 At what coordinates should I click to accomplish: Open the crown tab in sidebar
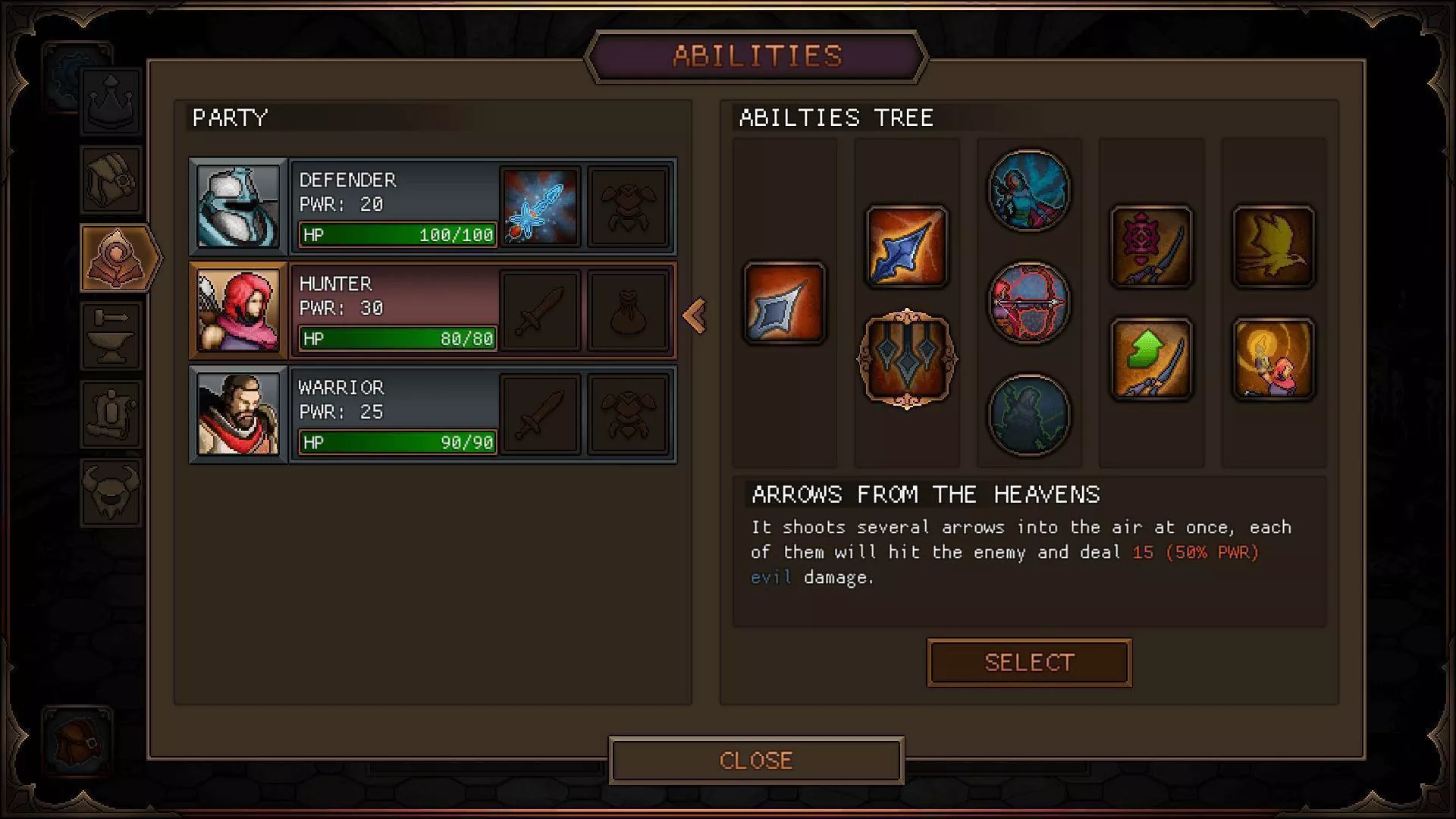[x=111, y=101]
